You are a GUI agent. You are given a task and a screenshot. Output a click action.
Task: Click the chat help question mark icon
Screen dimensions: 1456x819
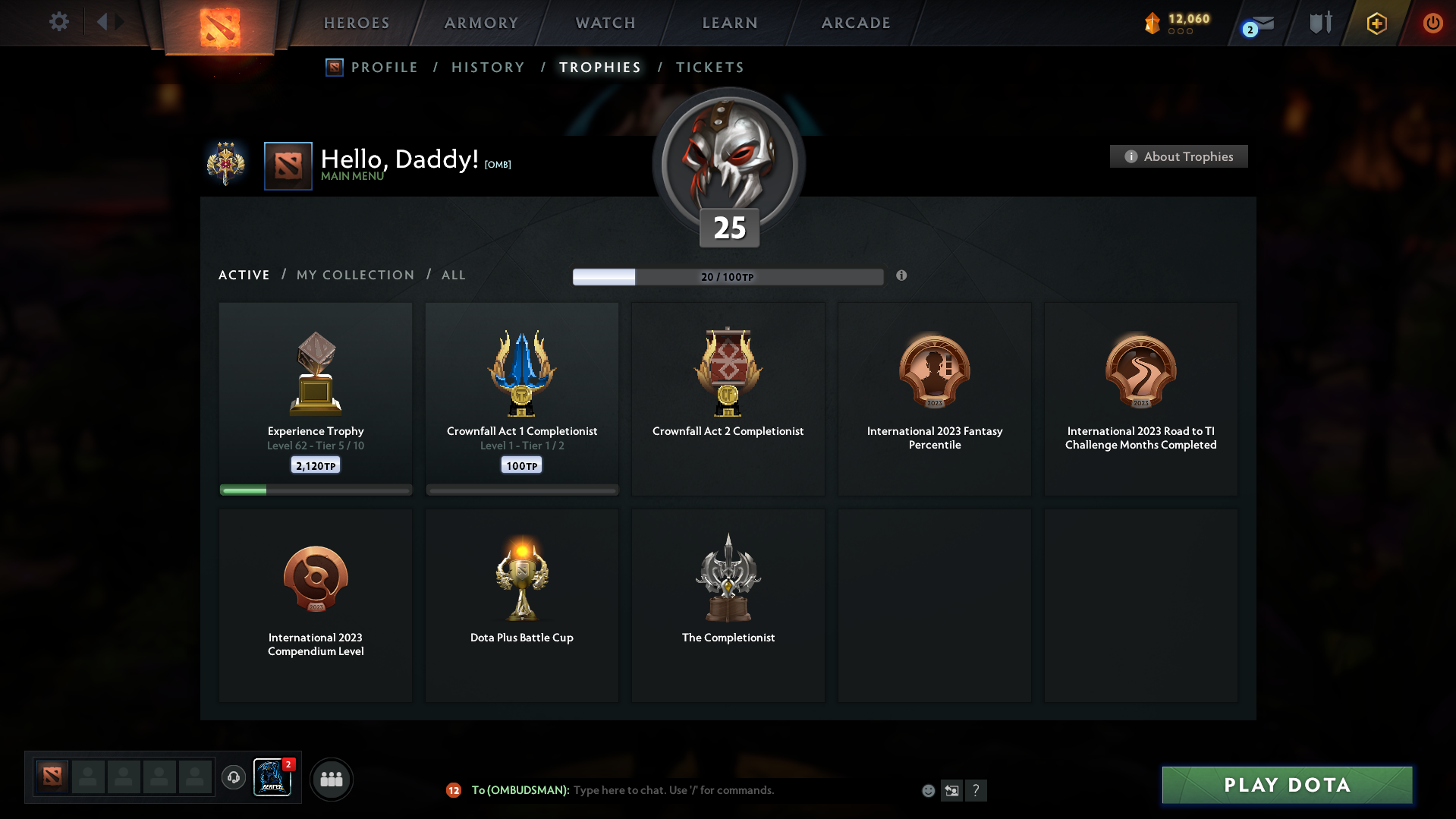[976, 790]
